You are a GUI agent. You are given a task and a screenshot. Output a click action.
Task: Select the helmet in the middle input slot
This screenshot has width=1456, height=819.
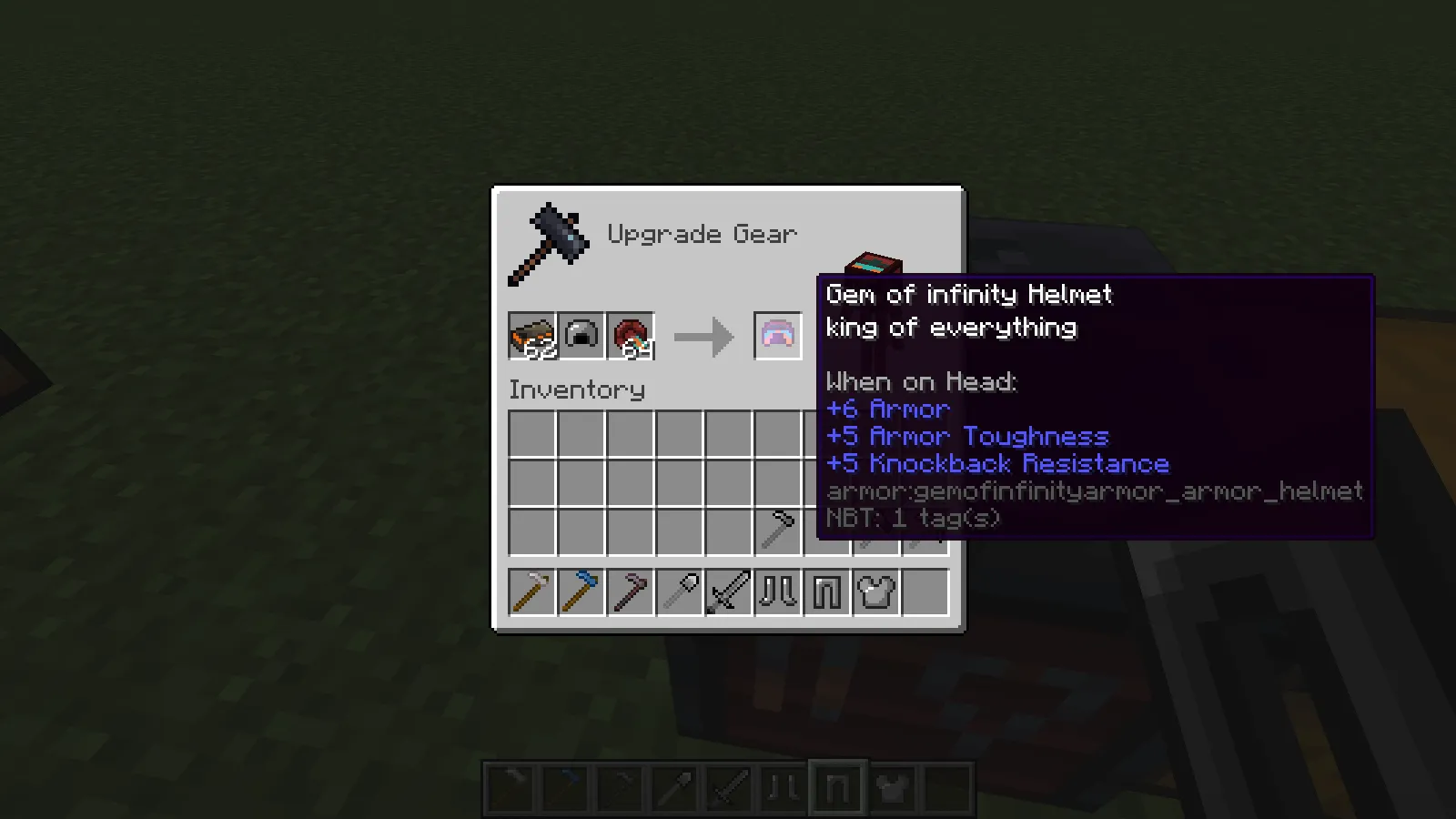point(581,334)
